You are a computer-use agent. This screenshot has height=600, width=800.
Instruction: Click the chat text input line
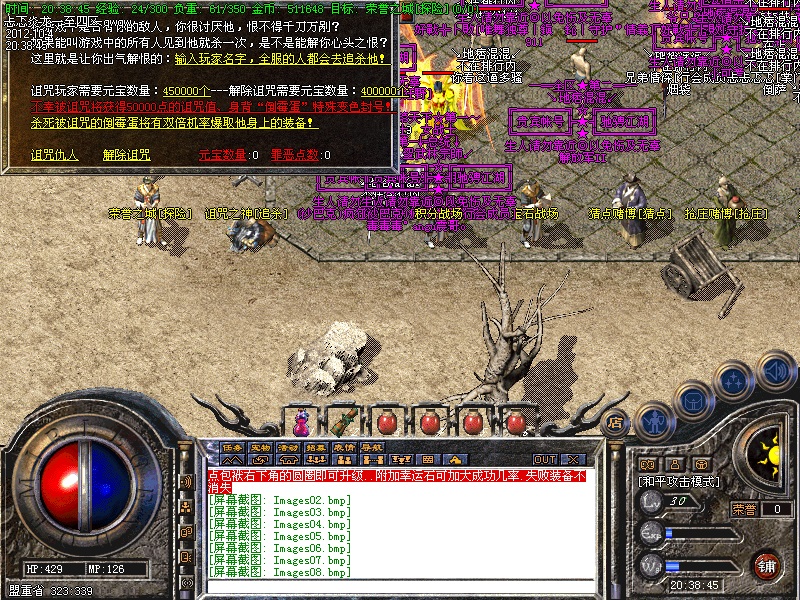coord(400,585)
